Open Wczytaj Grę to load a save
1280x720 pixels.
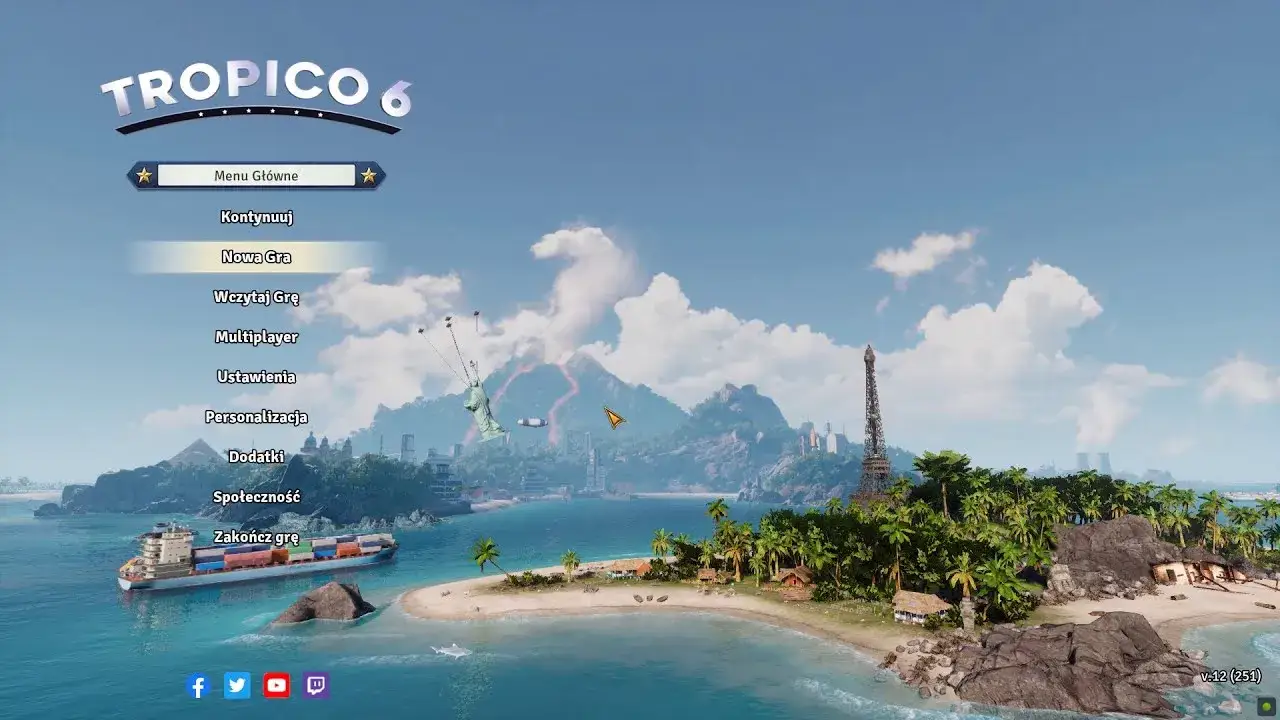tap(255, 297)
